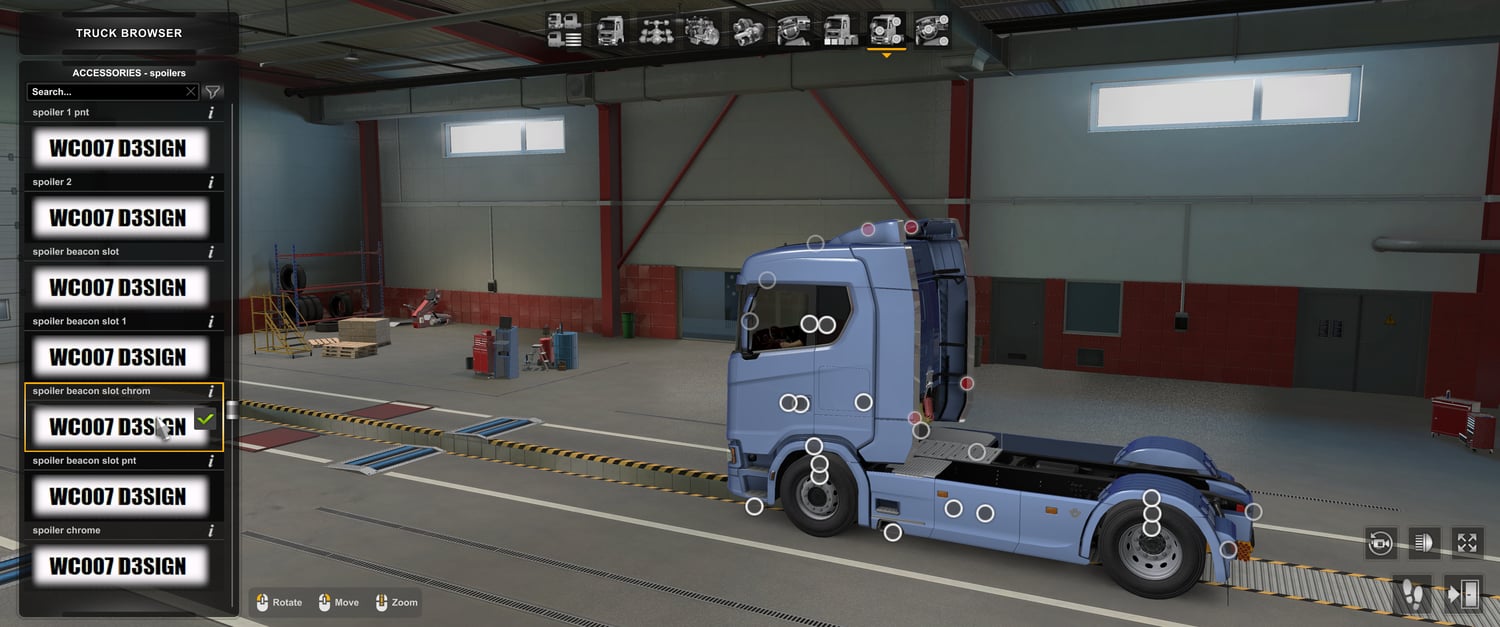Screen dimensions: 1500x627
Task: Enter walk-around mode with the footprints icon
Action: pyautogui.click(x=1414, y=594)
